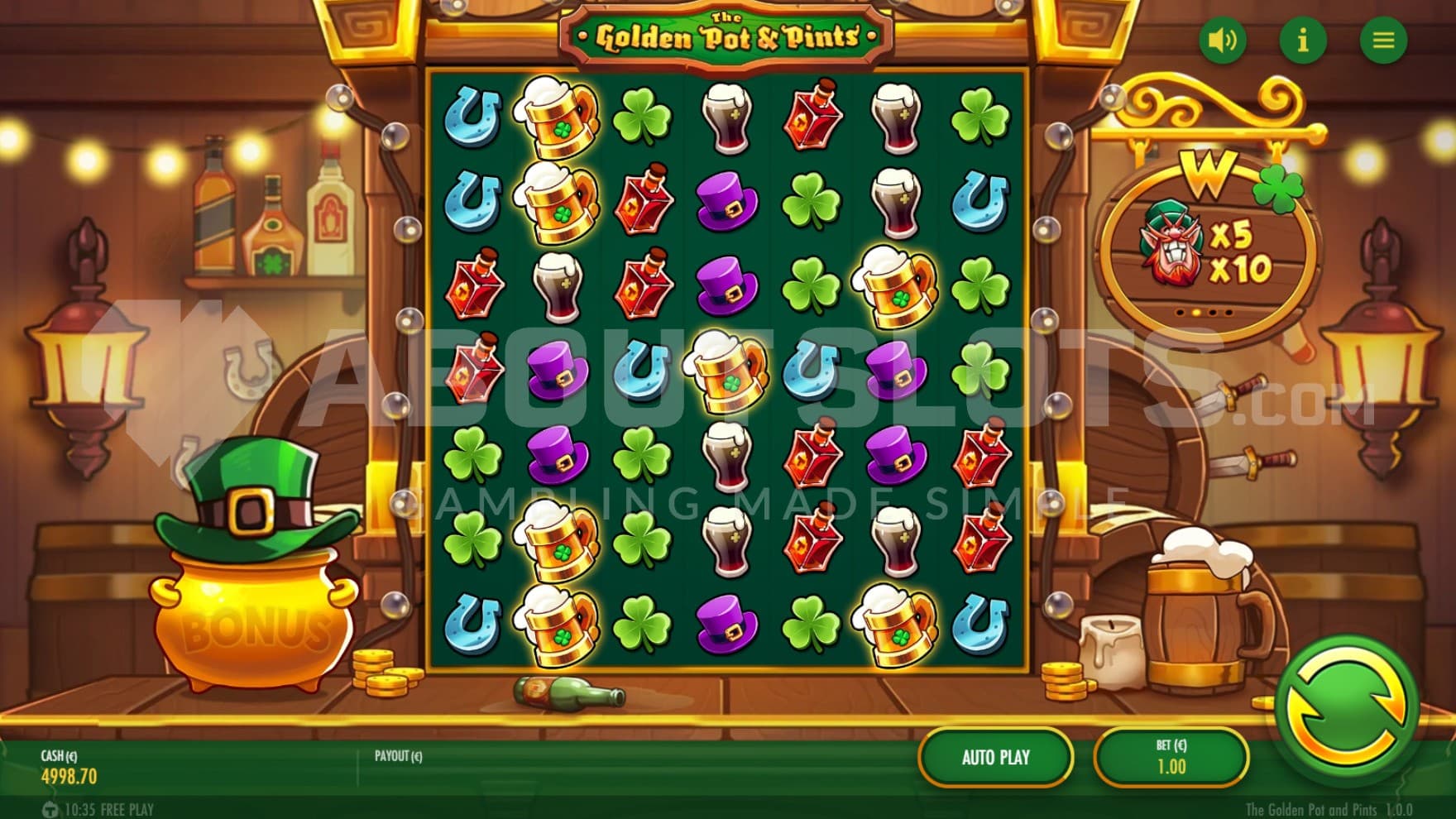Open the hamburger menu
Viewport: 1456px width, 819px height.
point(1383,40)
